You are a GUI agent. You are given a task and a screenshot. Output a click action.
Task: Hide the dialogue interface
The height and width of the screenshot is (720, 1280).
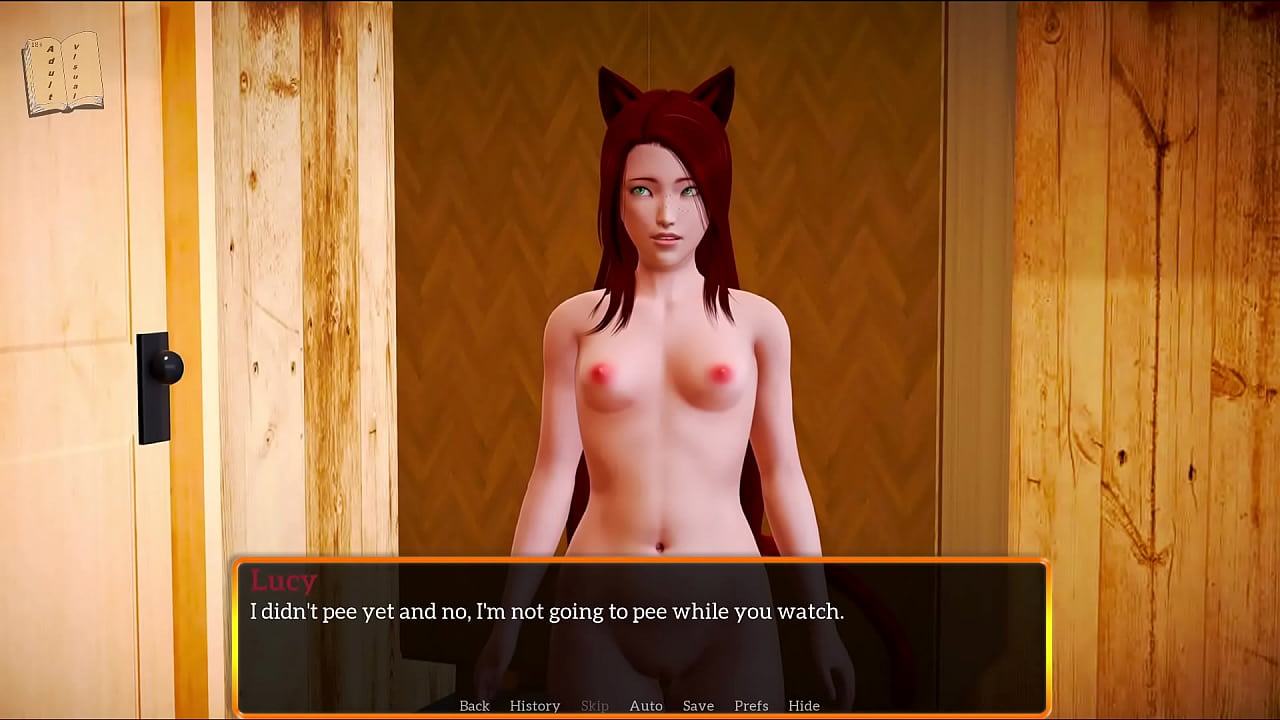coord(804,706)
